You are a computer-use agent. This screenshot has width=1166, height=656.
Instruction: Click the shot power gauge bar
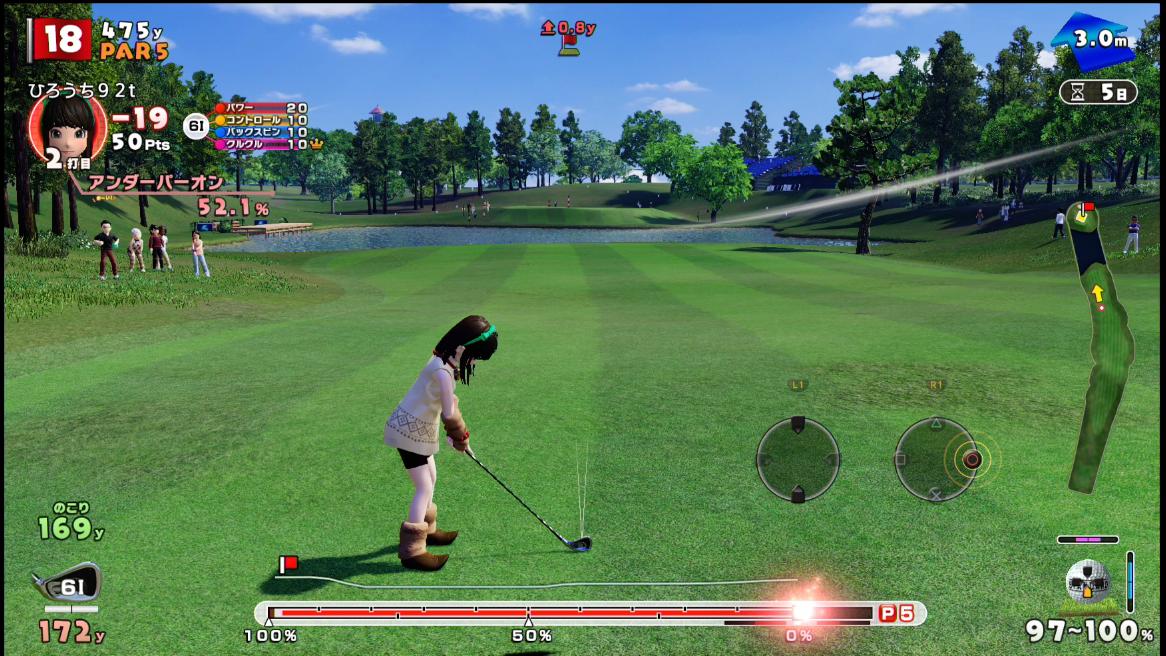click(x=570, y=613)
